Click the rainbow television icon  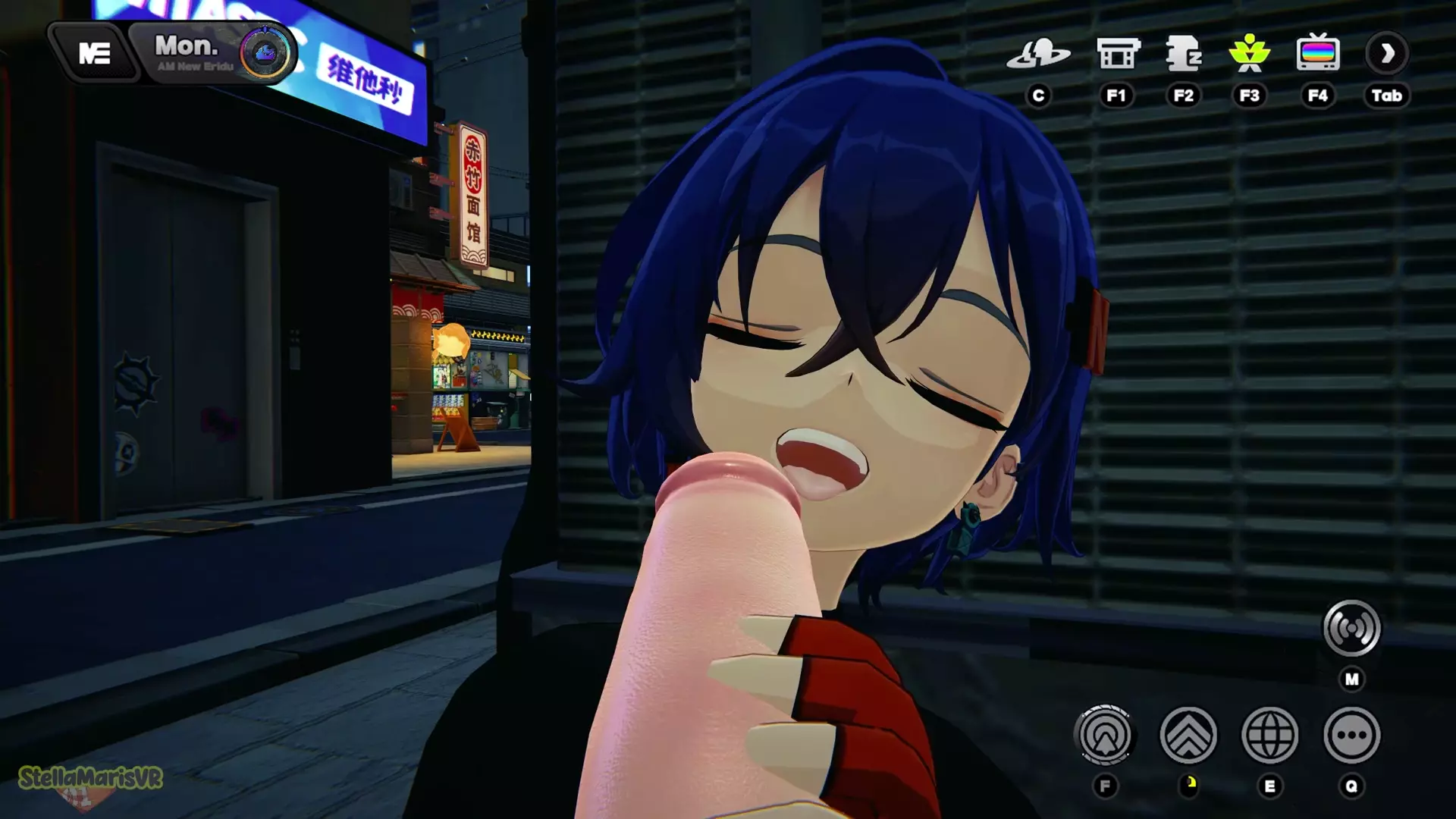click(1318, 54)
